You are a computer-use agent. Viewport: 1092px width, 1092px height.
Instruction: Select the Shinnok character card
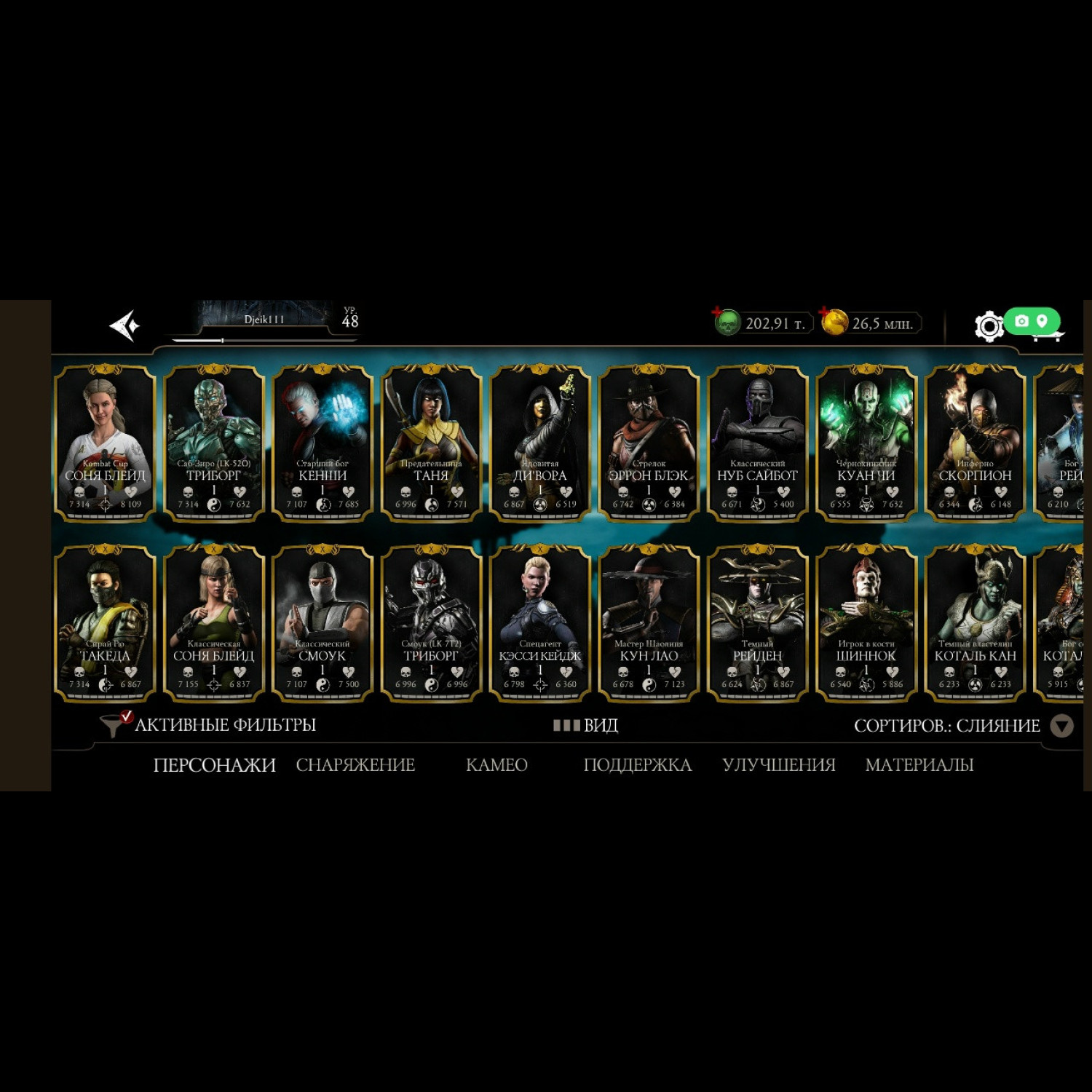[866, 623]
